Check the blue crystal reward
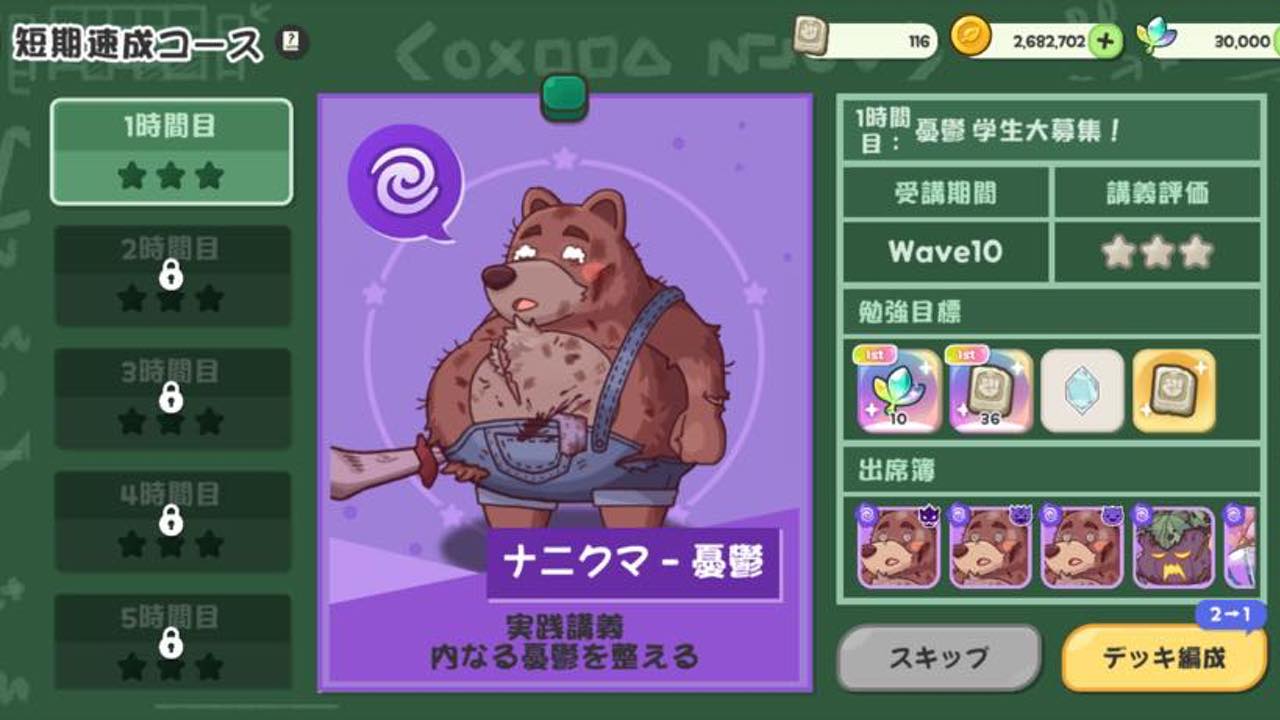The width and height of the screenshot is (1280, 720). [x=1082, y=391]
